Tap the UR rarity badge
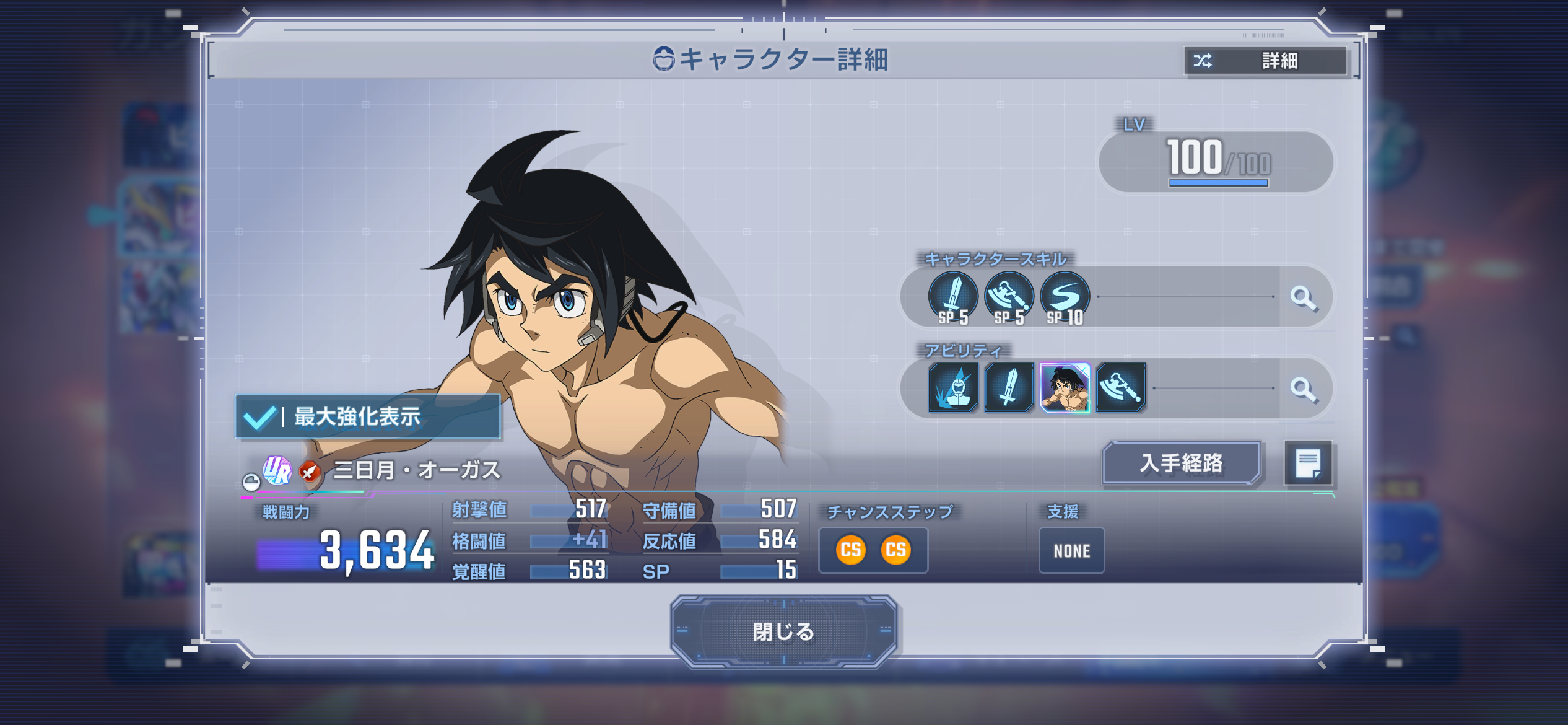This screenshot has width=1568, height=725. tap(277, 470)
